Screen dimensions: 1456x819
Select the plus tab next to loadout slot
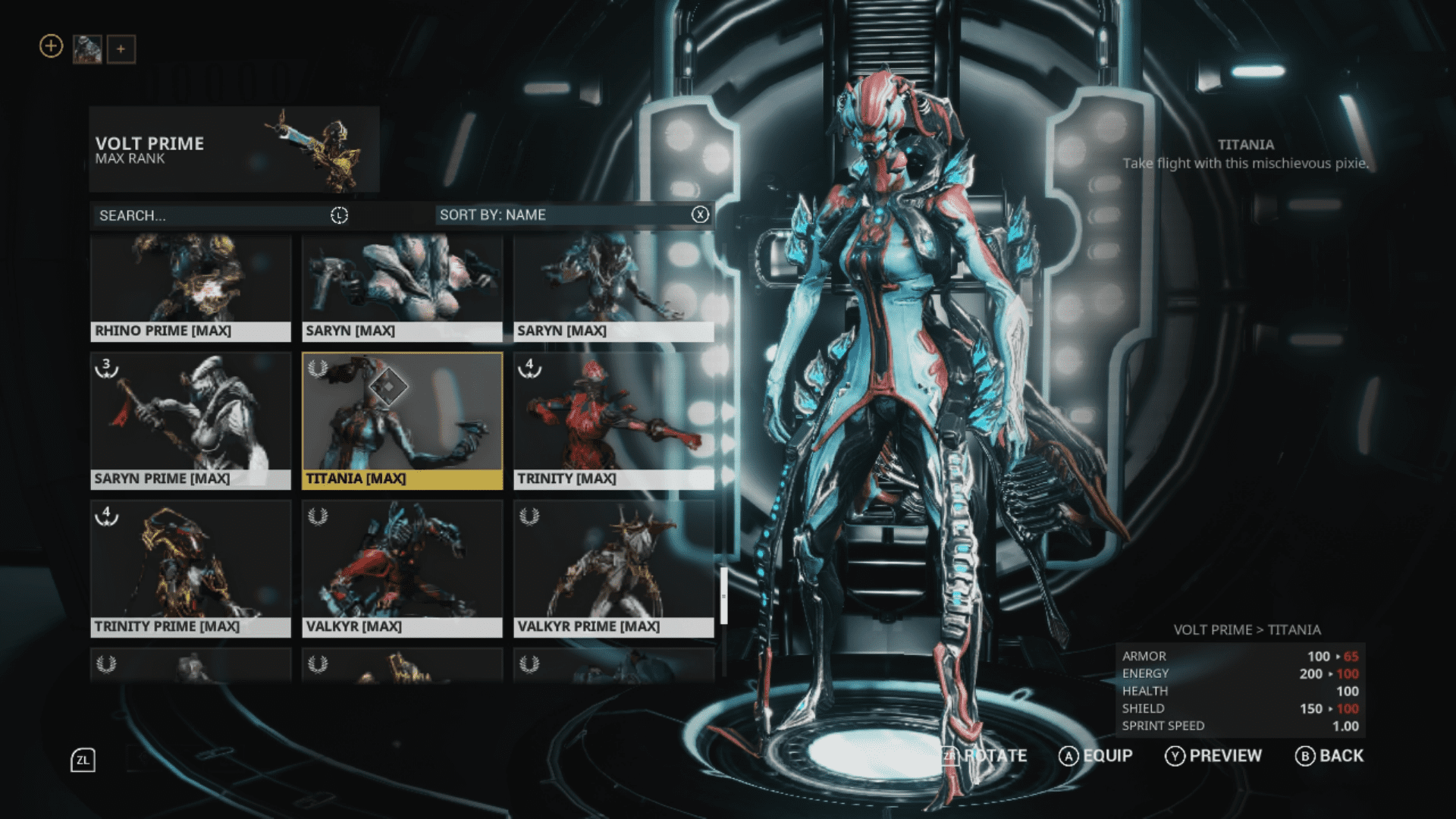tap(121, 49)
